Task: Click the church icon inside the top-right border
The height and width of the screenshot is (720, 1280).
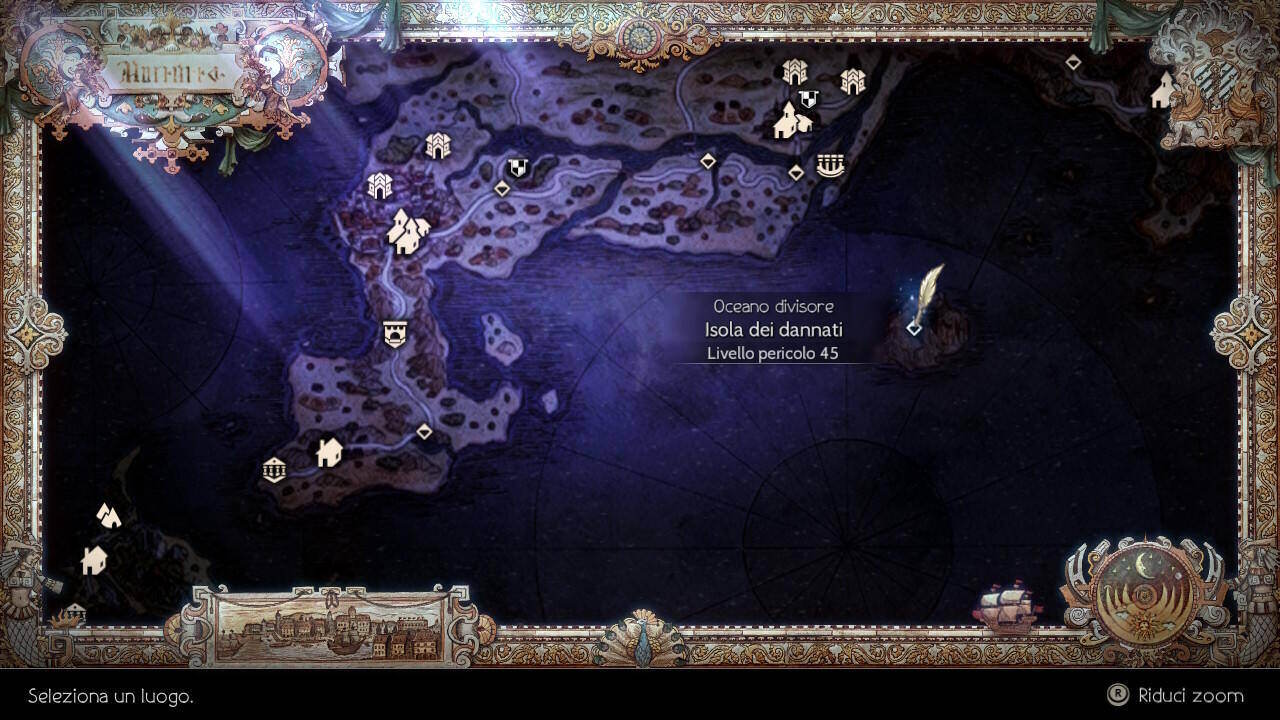Action: [1160, 90]
